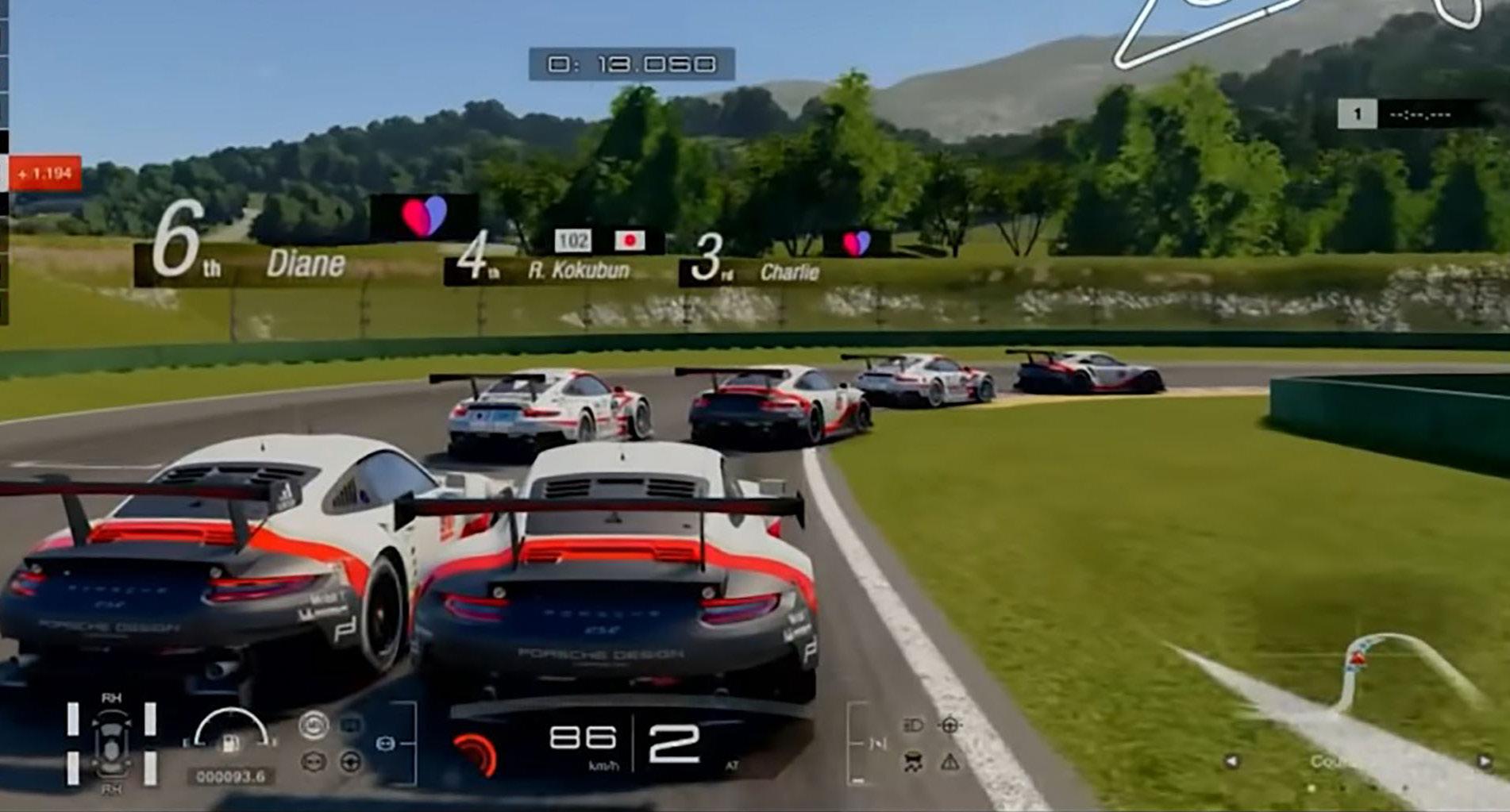Click the hazard warning triangle icon

click(950, 763)
